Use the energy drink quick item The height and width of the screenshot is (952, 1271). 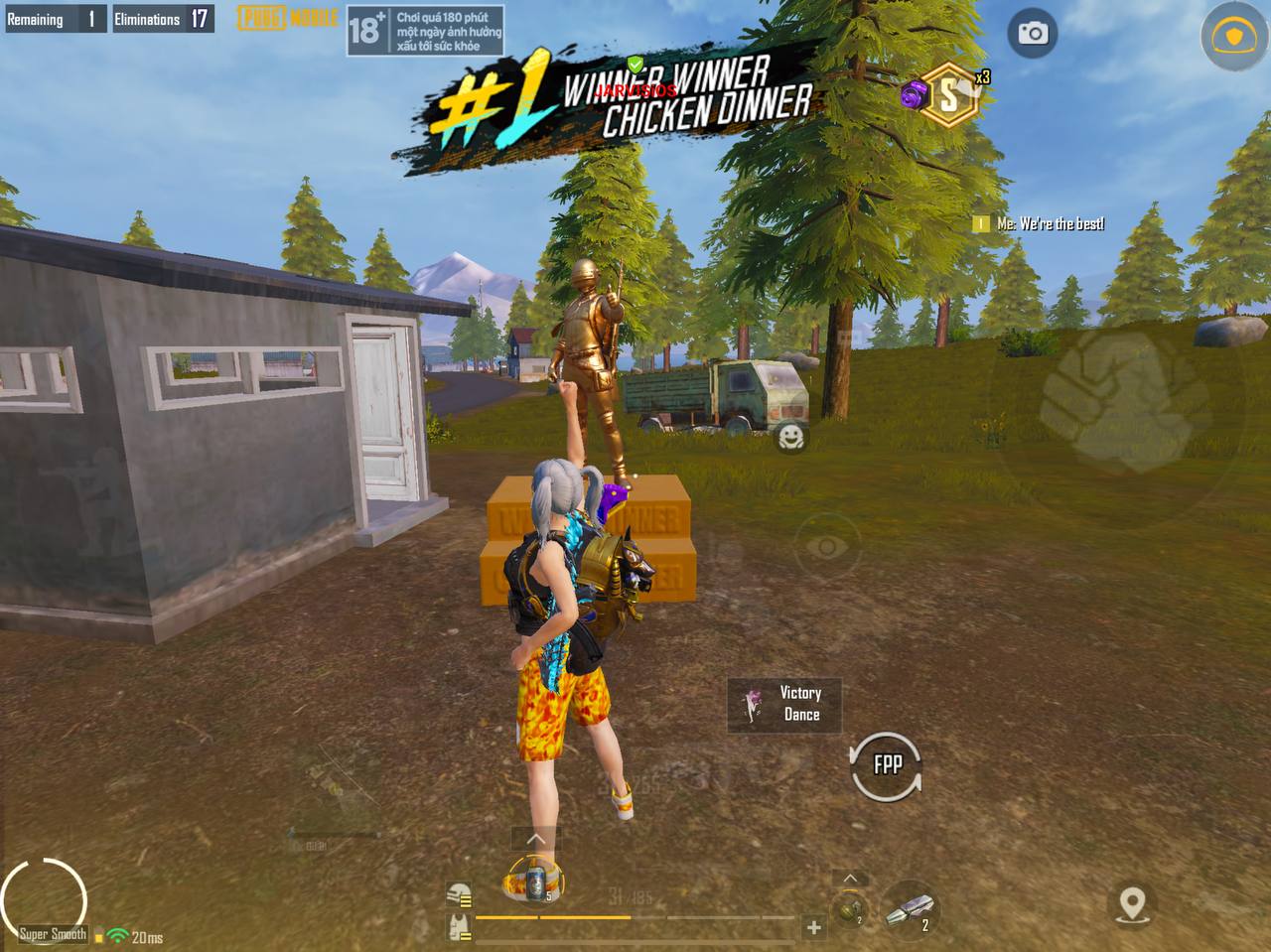click(x=534, y=879)
